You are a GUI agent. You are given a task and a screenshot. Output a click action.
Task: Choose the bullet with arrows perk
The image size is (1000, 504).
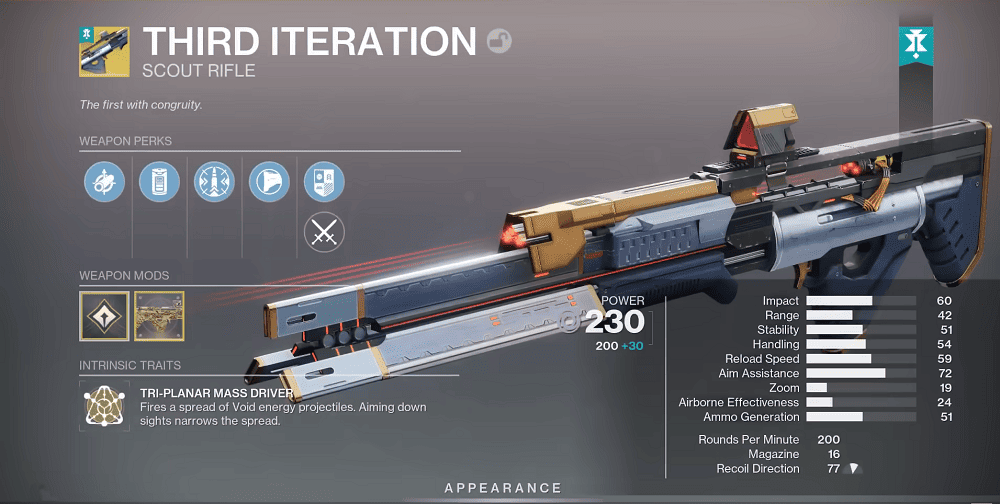point(214,182)
